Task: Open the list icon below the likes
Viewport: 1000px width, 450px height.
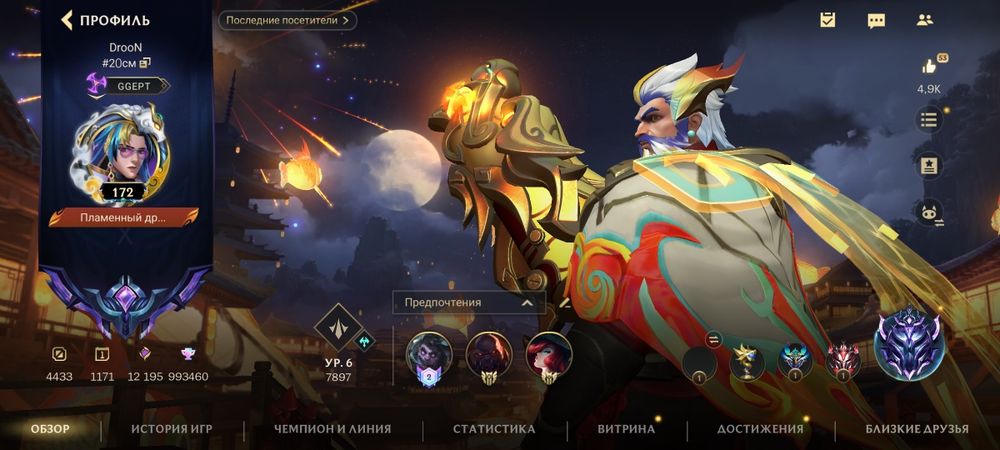Action: coord(929,120)
